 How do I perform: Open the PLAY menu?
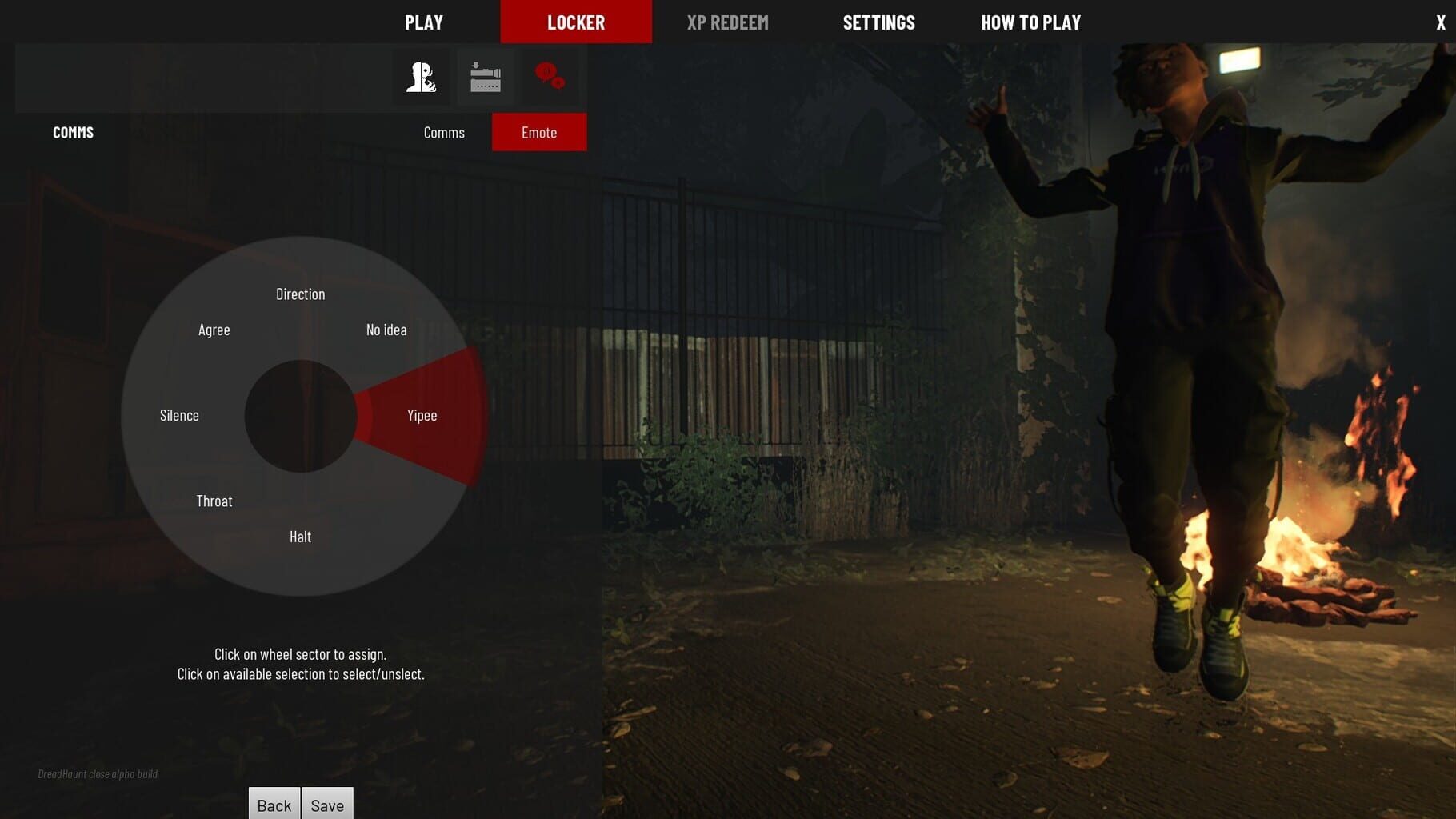point(423,22)
